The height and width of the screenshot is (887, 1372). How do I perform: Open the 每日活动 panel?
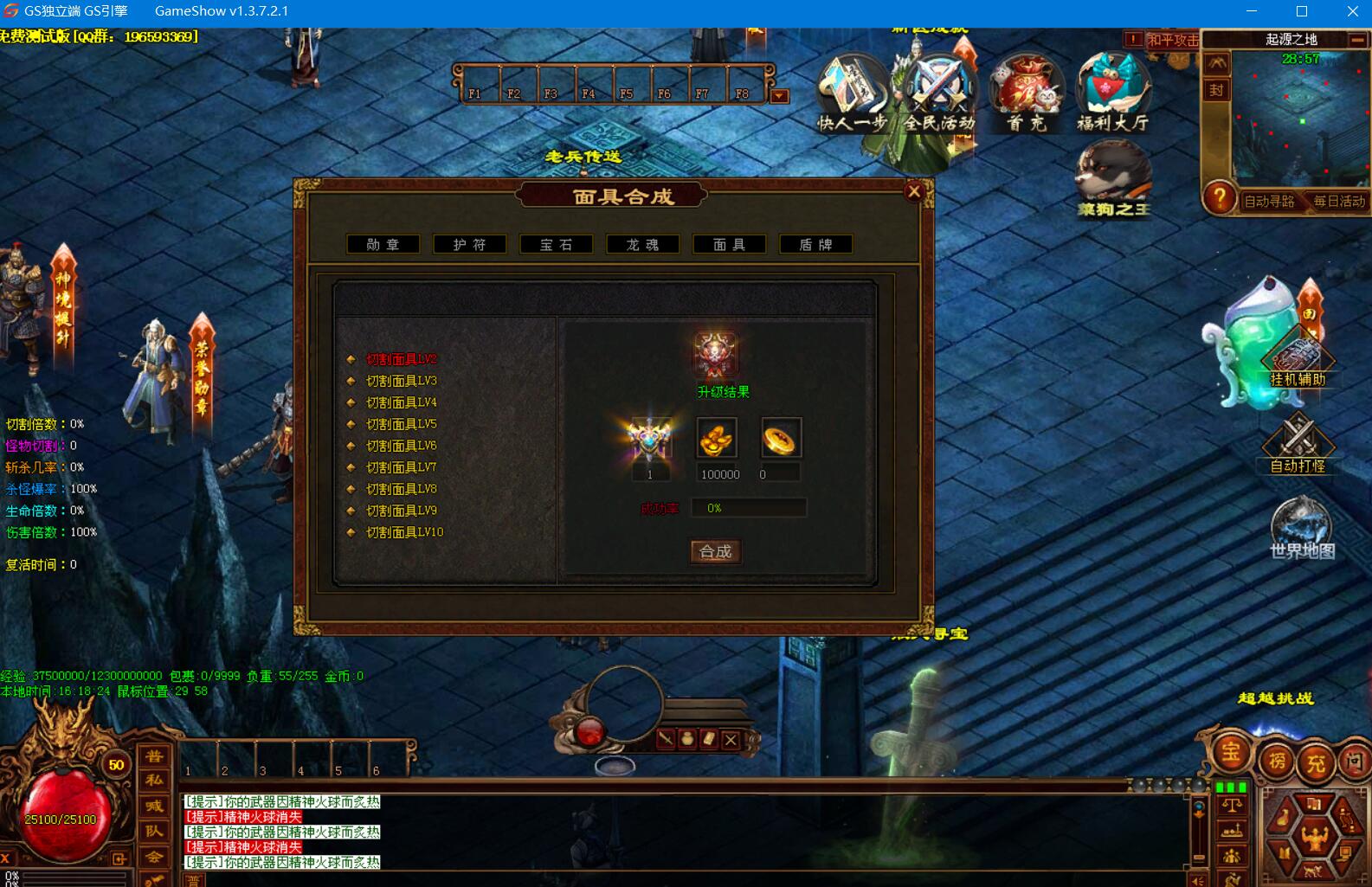(x=1338, y=201)
